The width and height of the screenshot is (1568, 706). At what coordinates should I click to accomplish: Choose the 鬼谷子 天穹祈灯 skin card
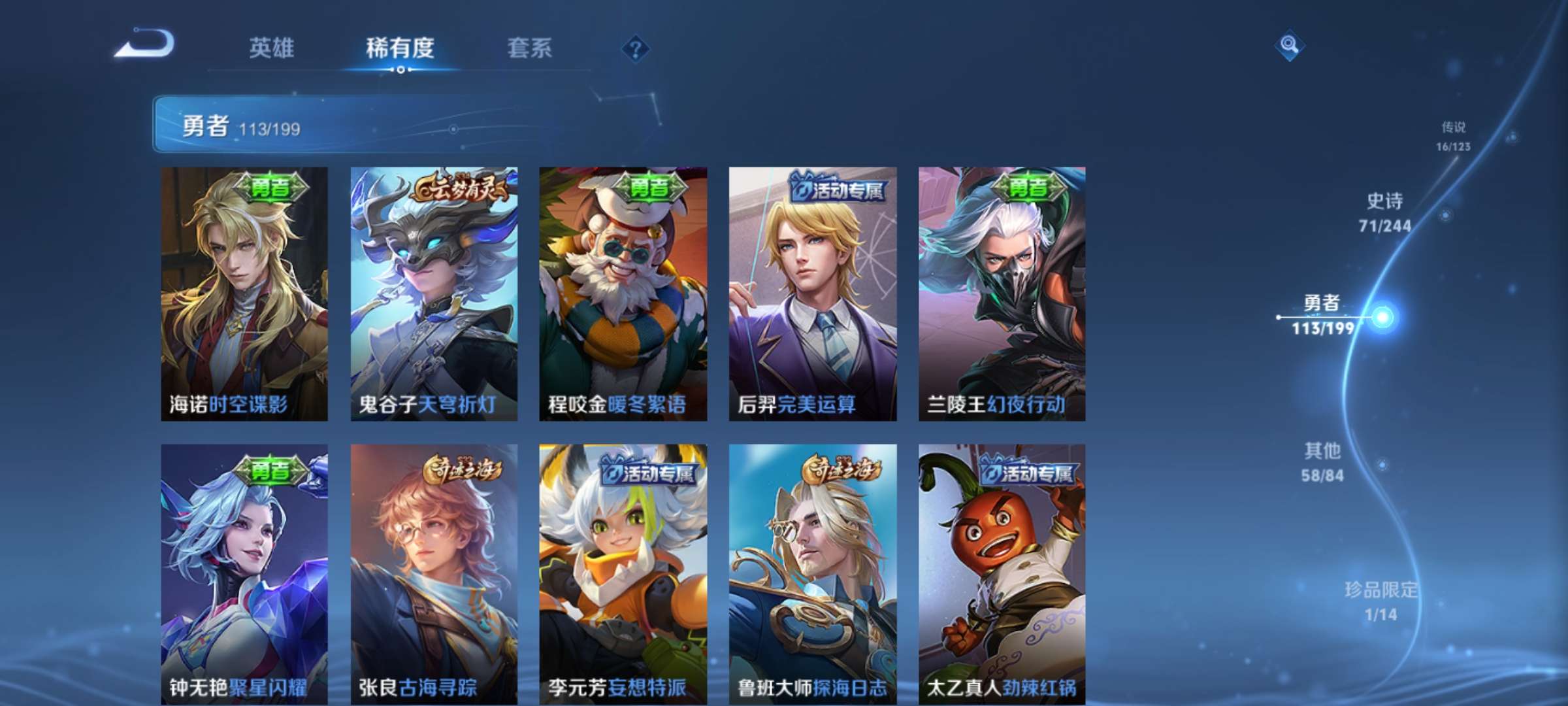(434, 294)
